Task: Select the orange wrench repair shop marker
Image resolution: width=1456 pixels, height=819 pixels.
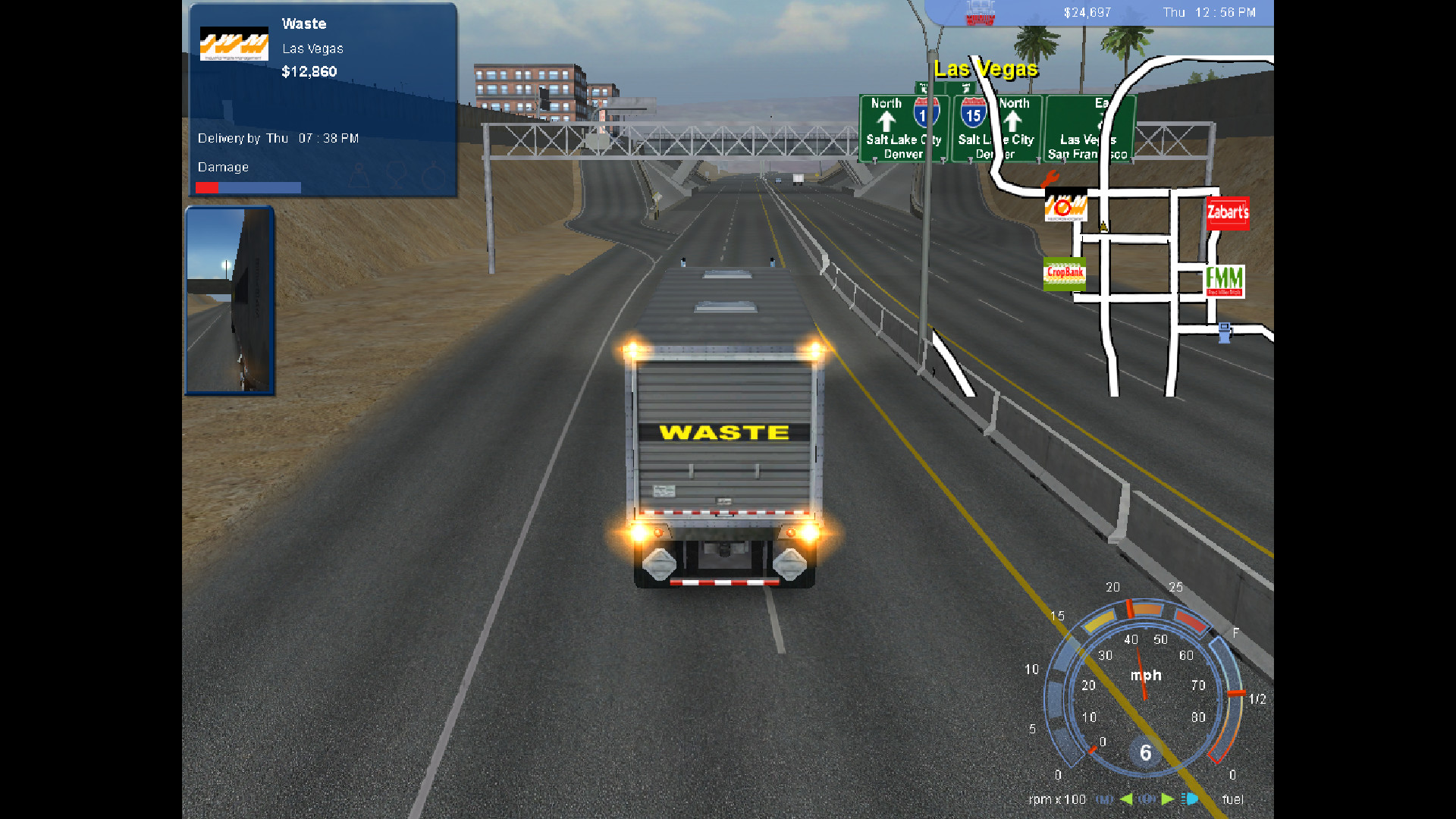Action: point(1050,180)
